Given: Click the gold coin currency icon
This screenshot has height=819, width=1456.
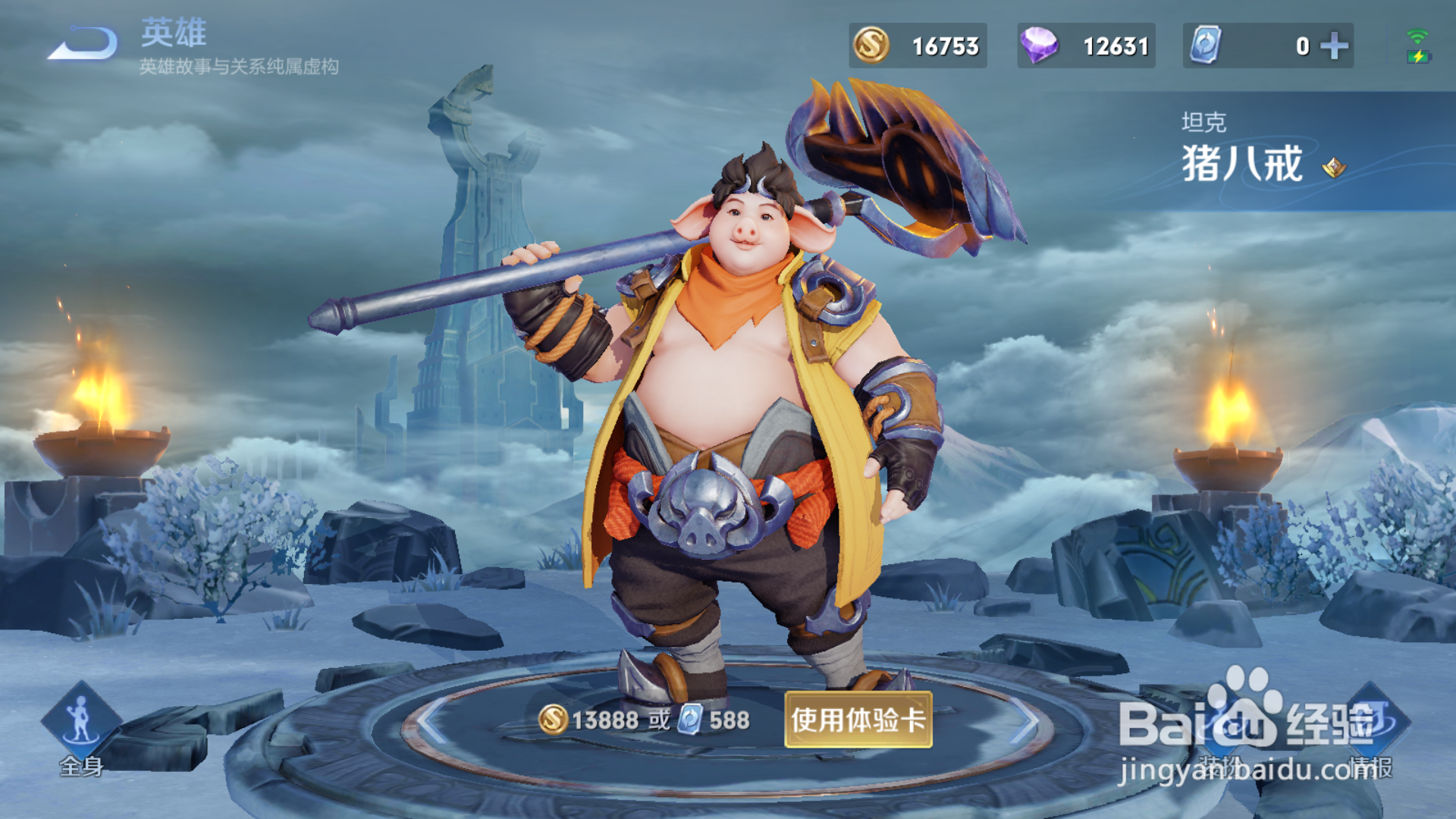Looking at the screenshot, I should (x=872, y=45).
